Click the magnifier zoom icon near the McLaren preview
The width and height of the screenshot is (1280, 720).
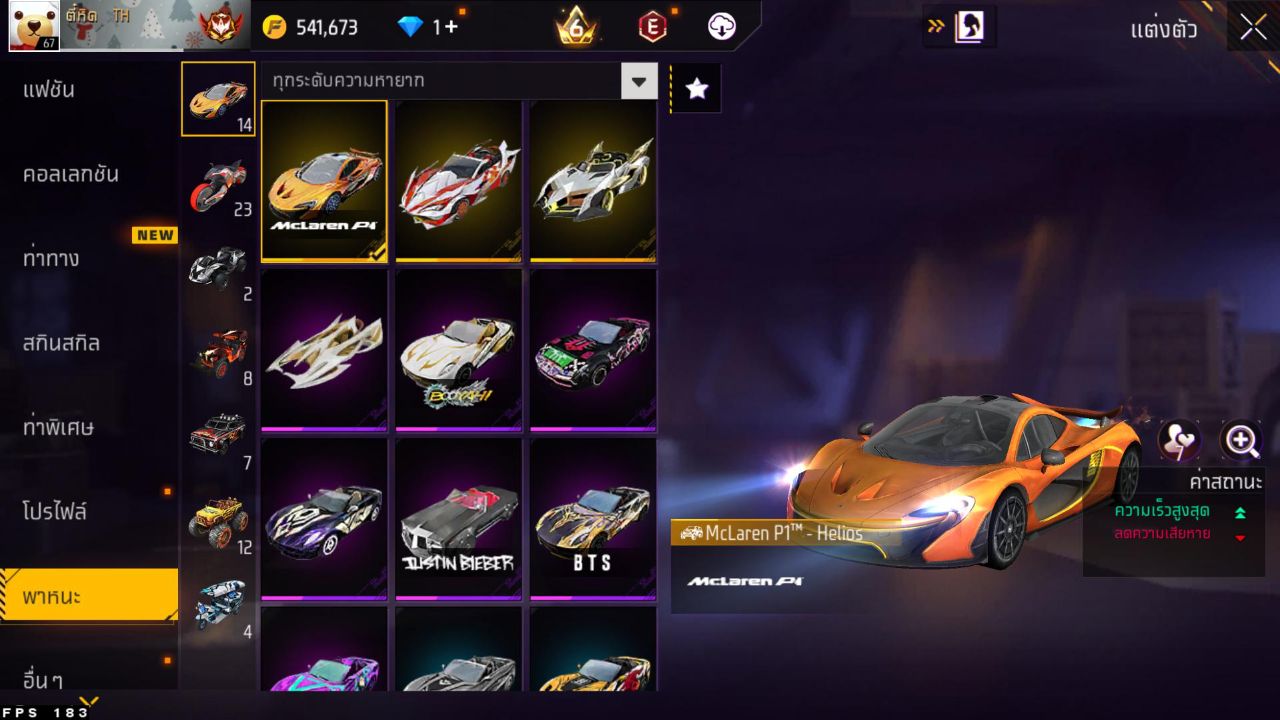1240,440
